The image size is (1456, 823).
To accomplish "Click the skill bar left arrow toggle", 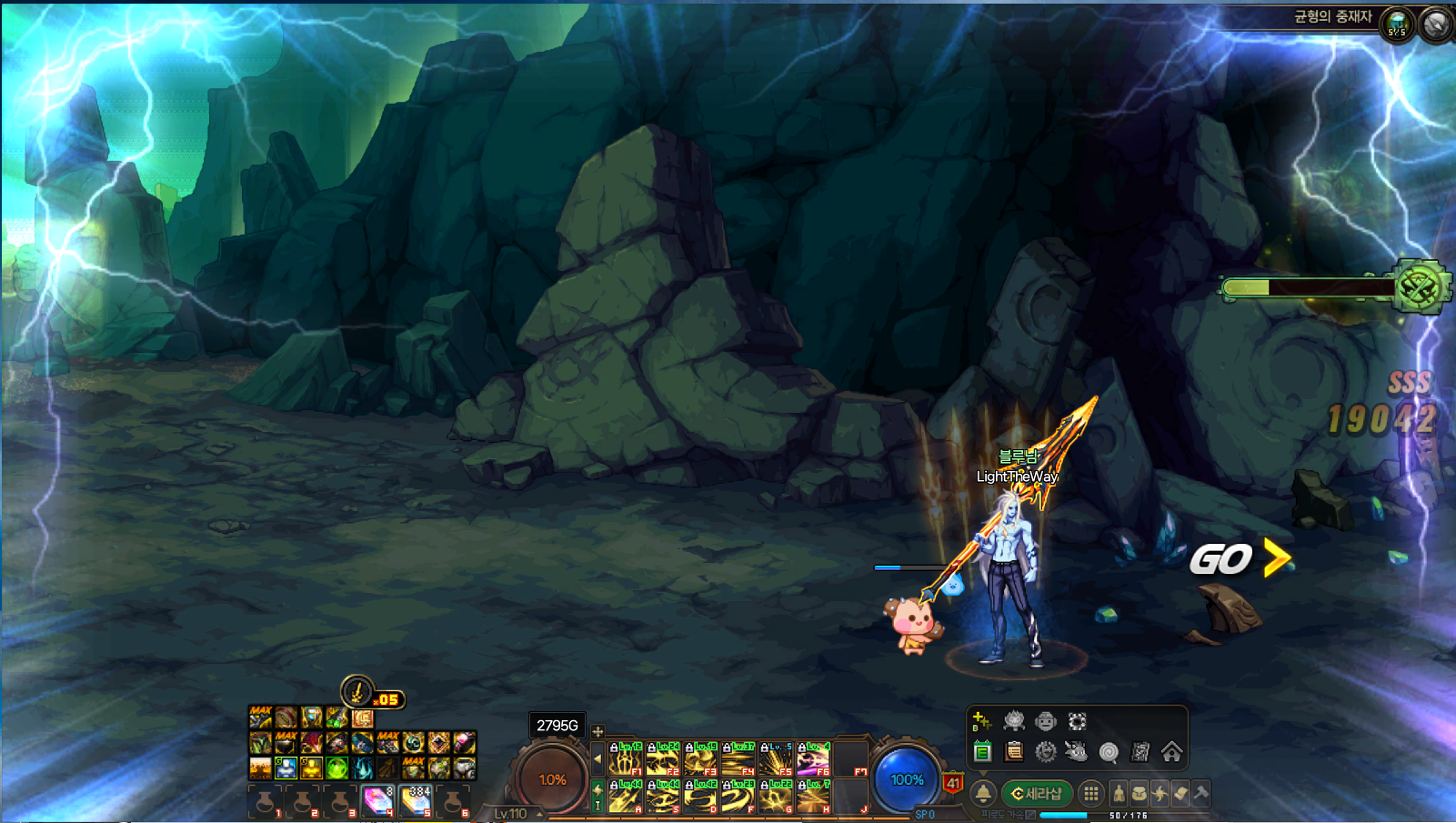I will 597,758.
